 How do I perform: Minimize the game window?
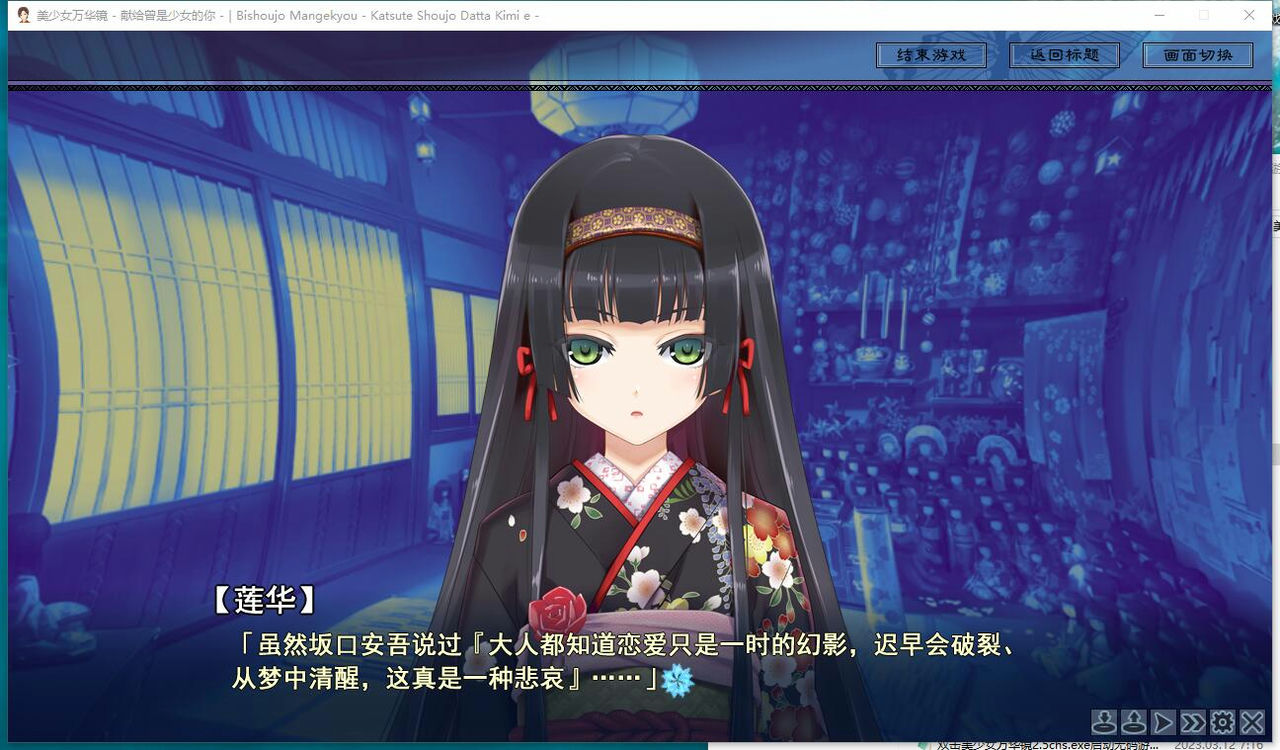1160,15
